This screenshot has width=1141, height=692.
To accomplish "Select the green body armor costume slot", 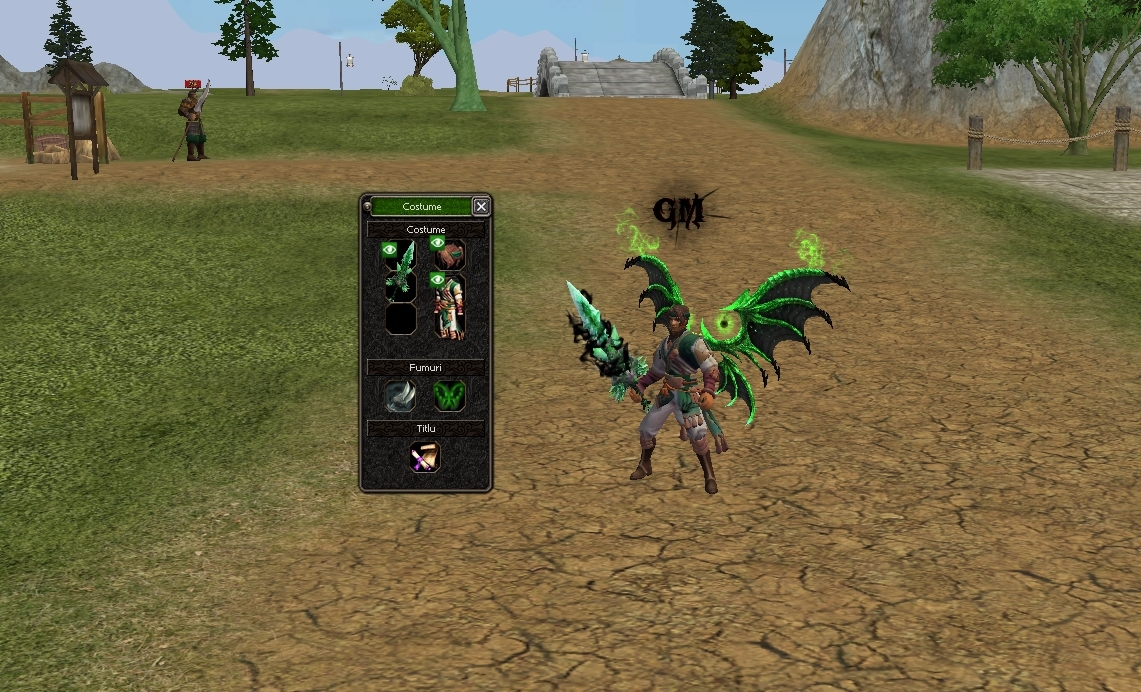I will (x=449, y=310).
